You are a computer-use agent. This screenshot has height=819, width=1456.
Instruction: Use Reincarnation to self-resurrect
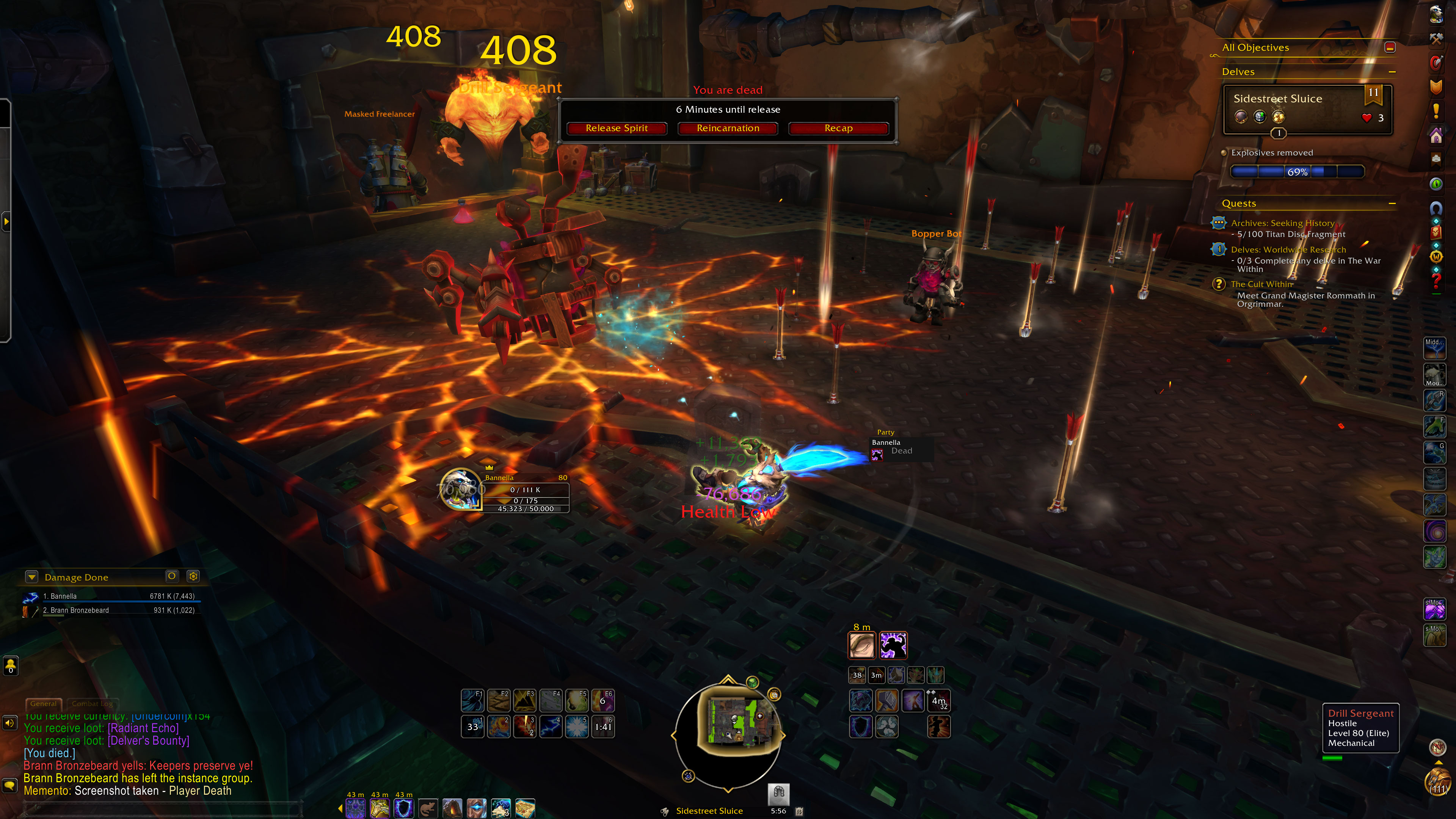728,128
